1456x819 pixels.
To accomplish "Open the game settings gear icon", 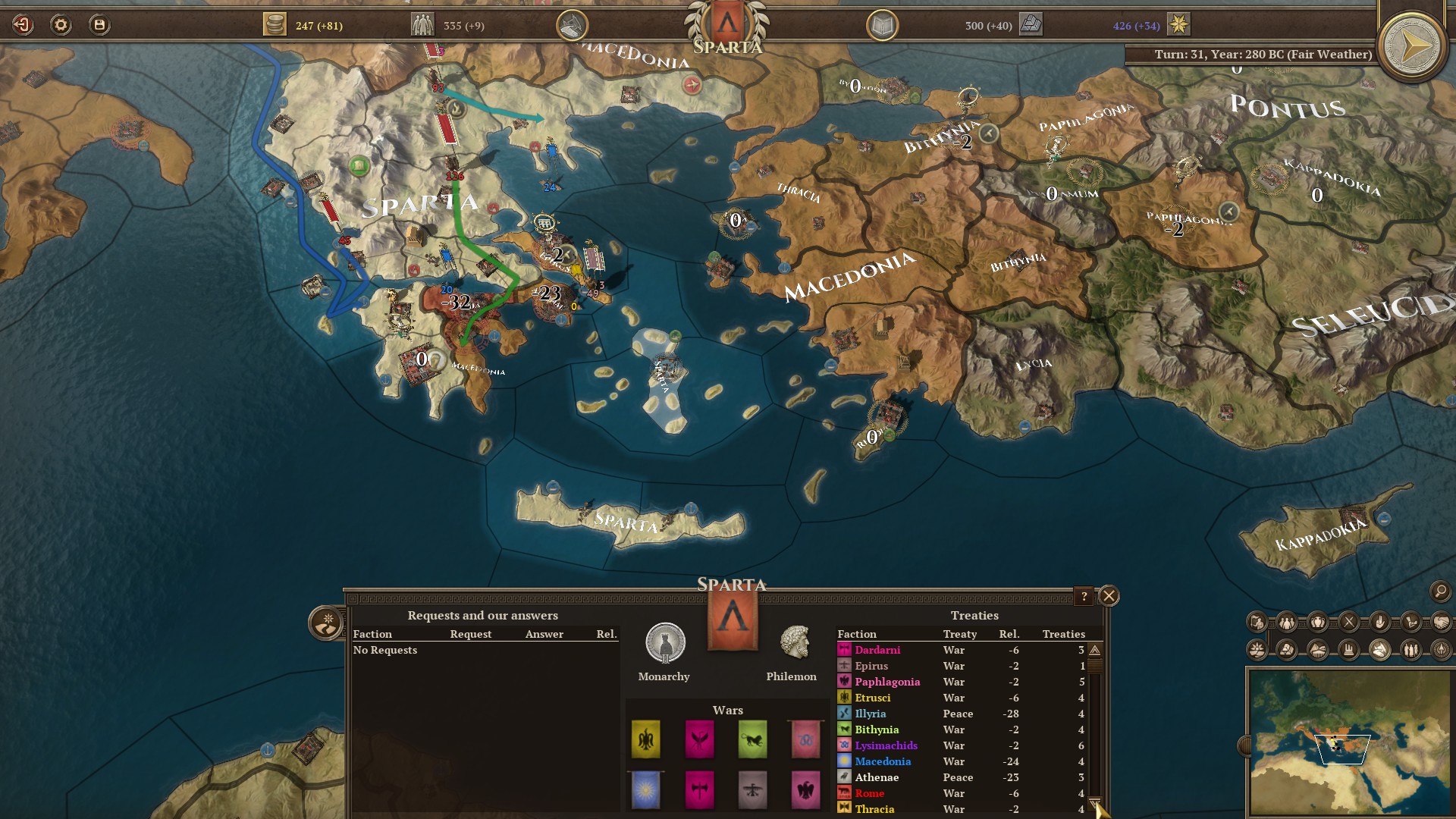I will click(61, 24).
